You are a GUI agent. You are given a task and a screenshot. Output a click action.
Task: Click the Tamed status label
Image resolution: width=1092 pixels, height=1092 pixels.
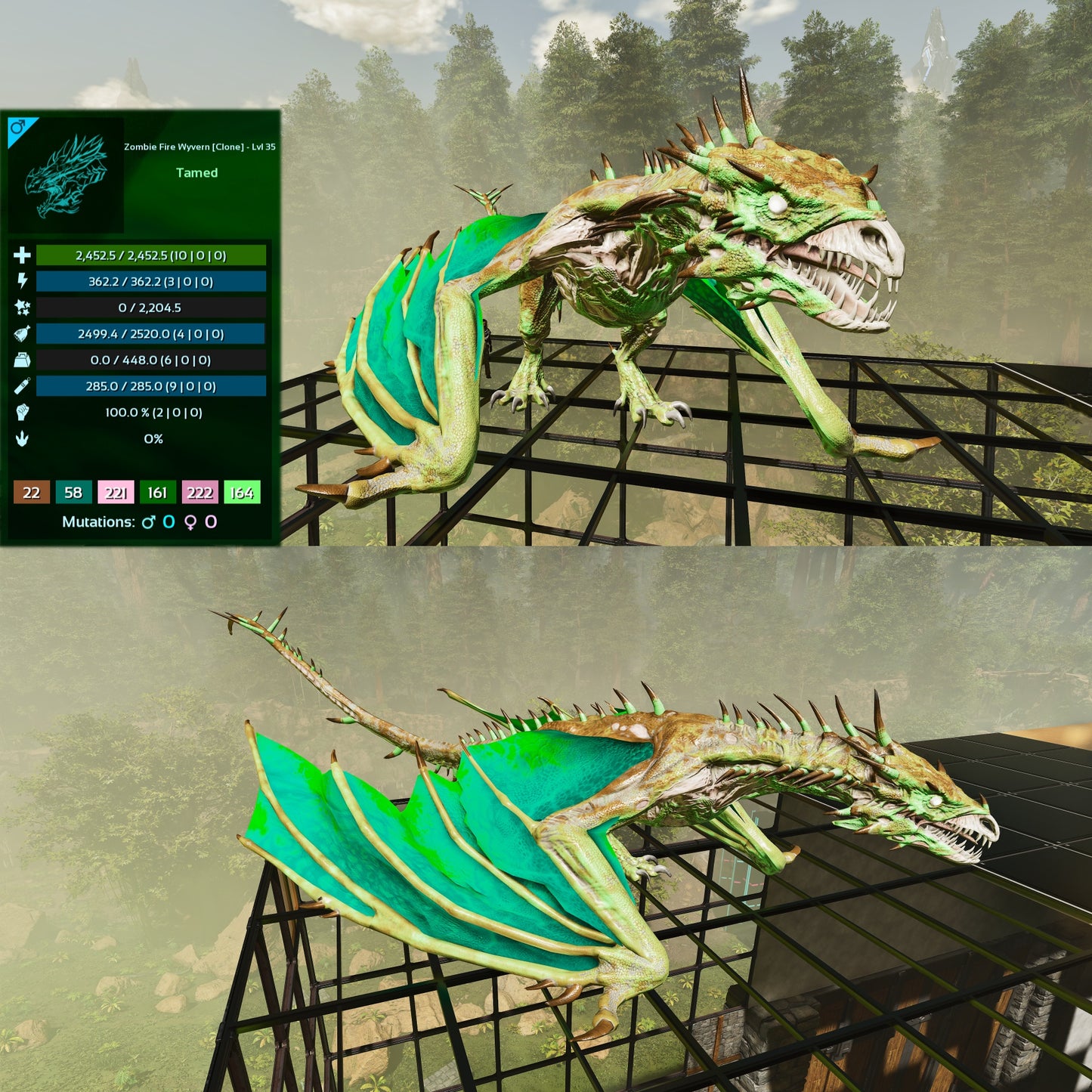pyautogui.click(x=197, y=172)
